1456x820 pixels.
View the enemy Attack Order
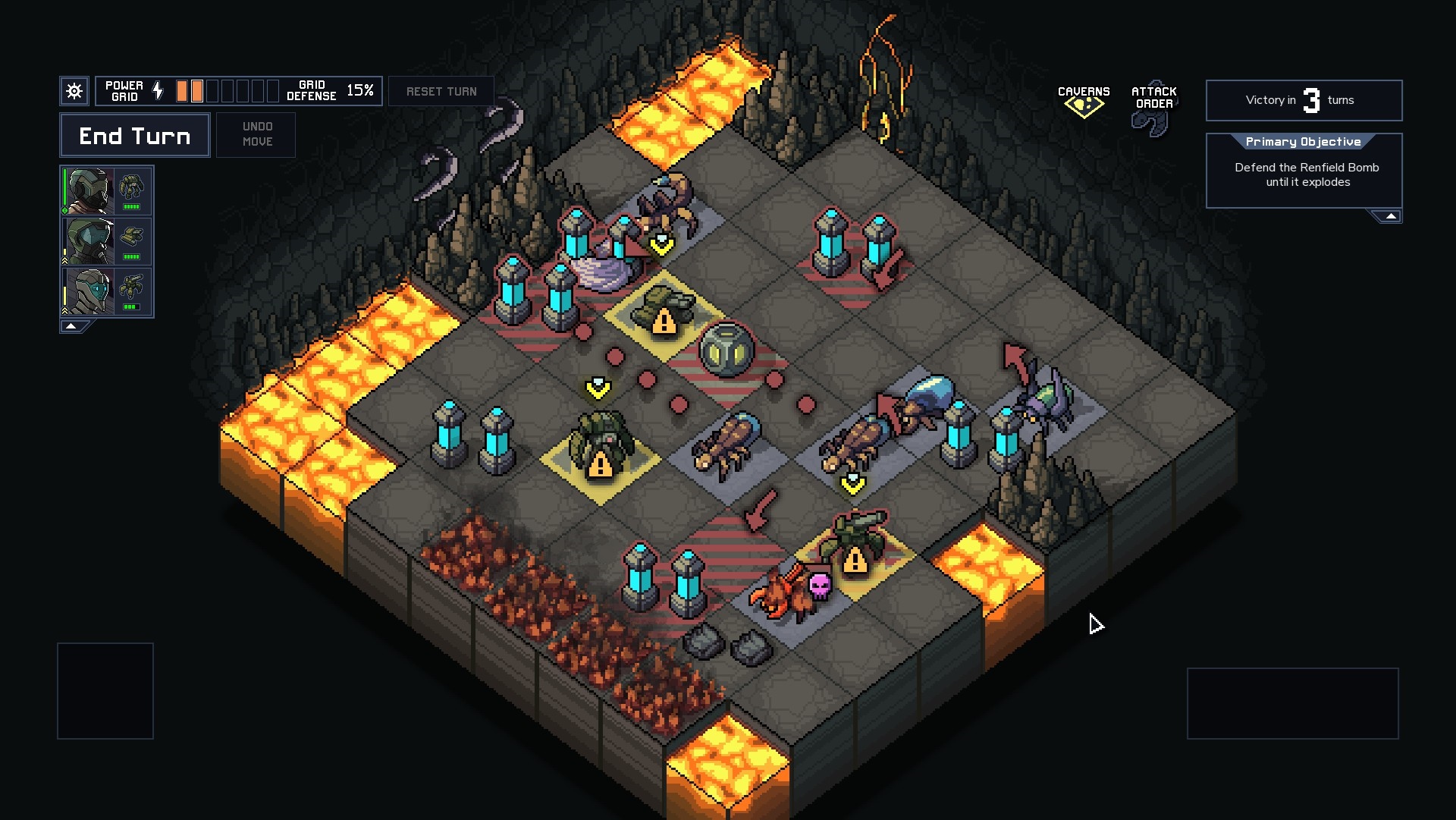click(x=1153, y=106)
